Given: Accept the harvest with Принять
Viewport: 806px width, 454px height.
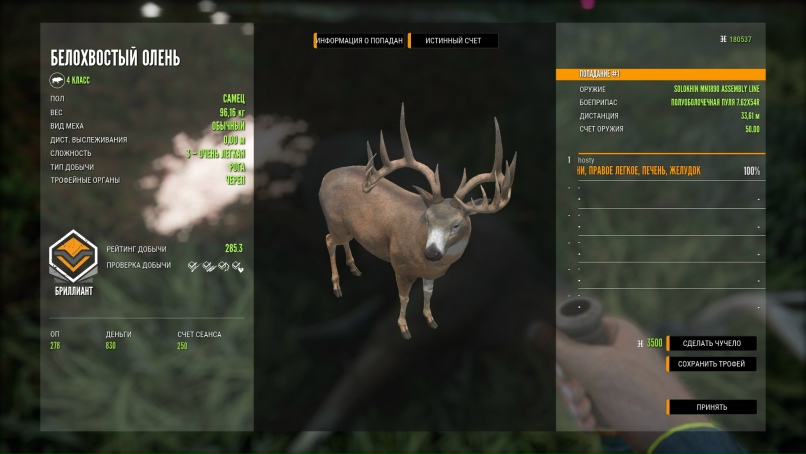Looking at the screenshot, I should [712, 407].
